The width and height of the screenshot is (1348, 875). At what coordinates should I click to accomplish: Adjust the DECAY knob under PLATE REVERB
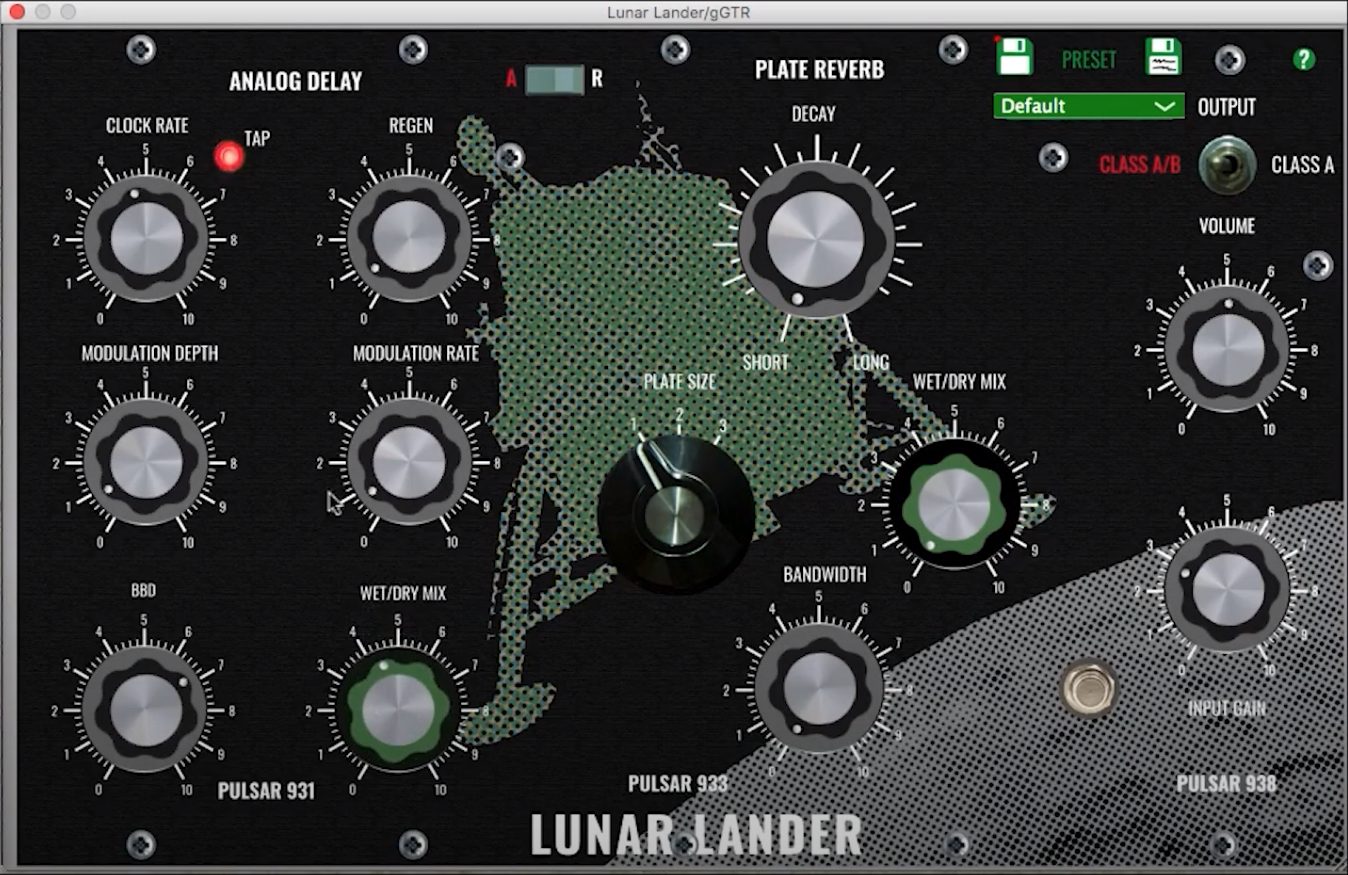[x=812, y=240]
